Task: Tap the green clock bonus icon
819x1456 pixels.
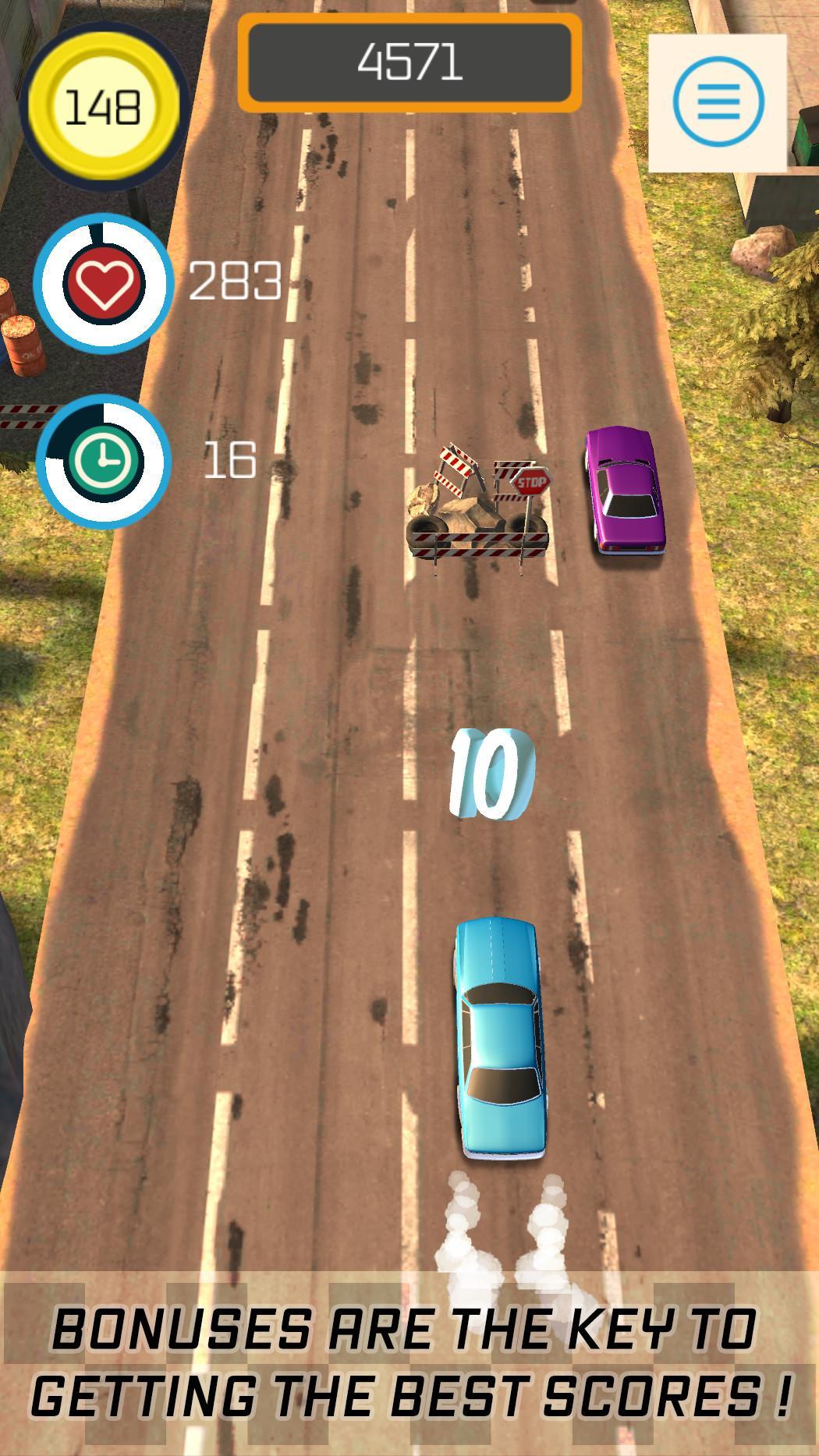Action: pos(105,462)
